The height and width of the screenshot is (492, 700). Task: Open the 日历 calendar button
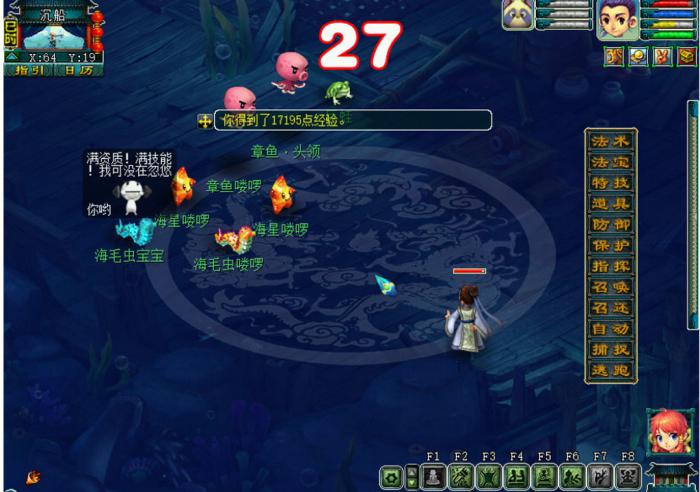point(77,70)
